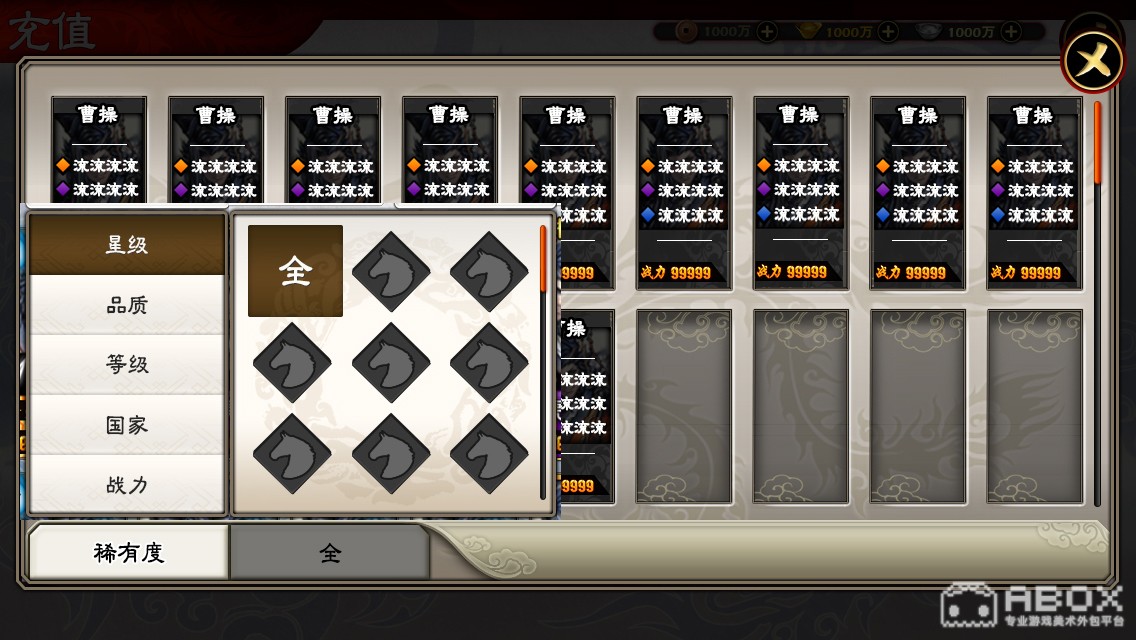Screen dimensions: 1136x640
Task: Add coins with the round coin plus button
Action: (x=766, y=32)
